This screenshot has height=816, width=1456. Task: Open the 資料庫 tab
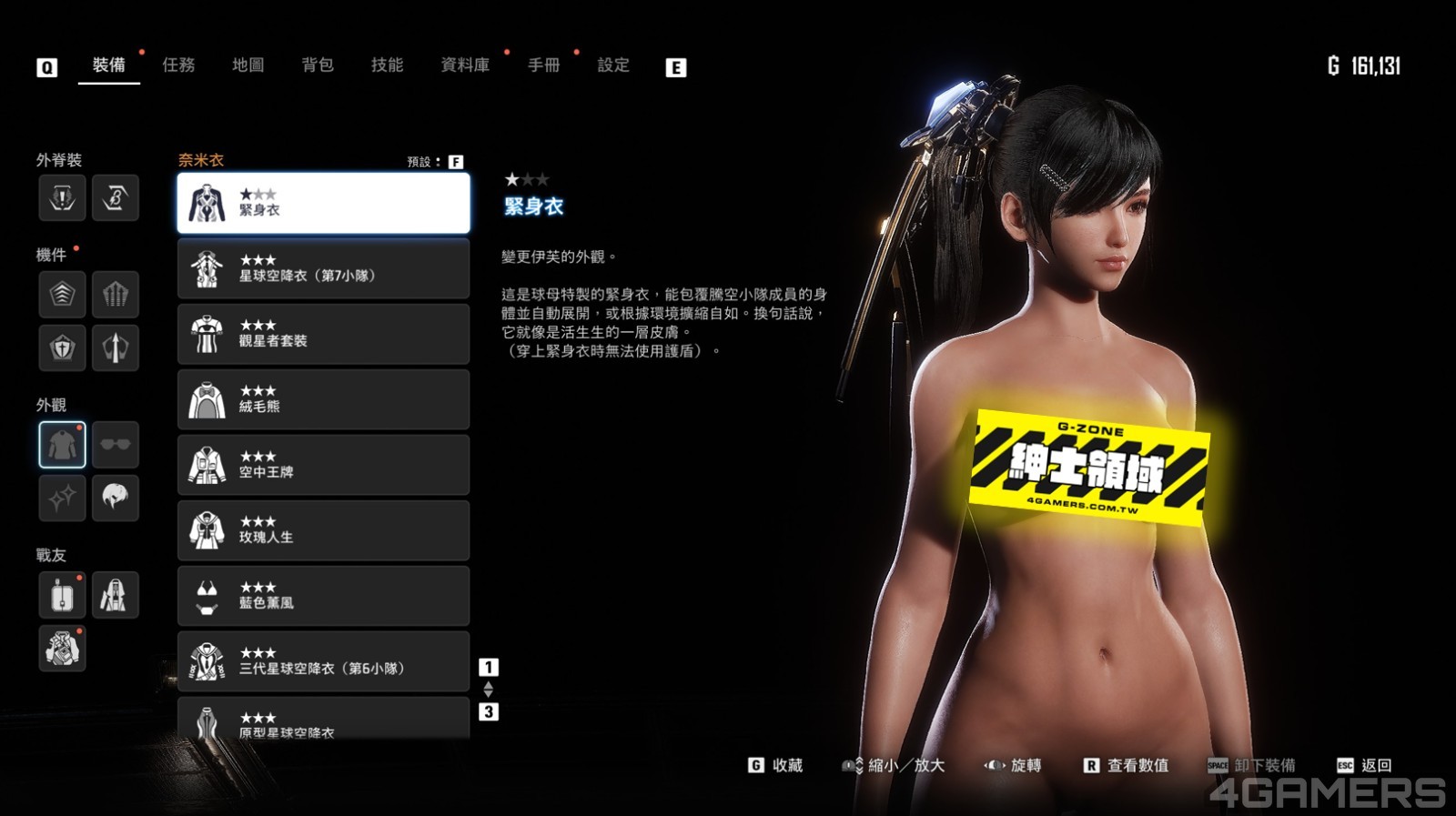(x=465, y=65)
